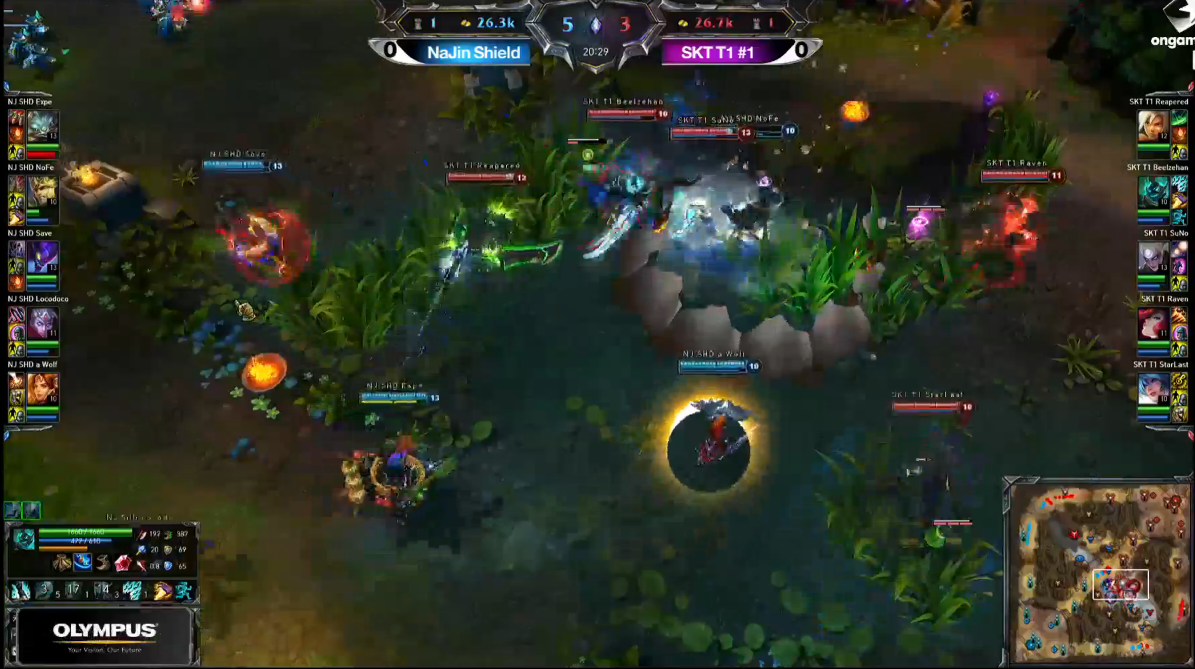Click the golden Smite summoner spell icon
The image size is (1195, 669).
[162, 591]
